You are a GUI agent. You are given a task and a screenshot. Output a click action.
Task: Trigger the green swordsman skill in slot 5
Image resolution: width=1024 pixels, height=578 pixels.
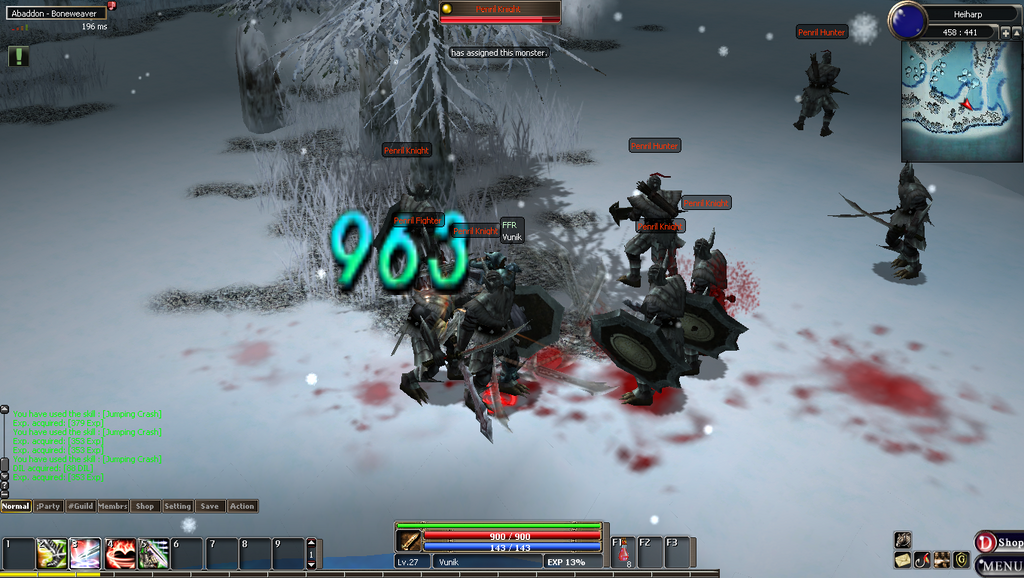click(154, 553)
